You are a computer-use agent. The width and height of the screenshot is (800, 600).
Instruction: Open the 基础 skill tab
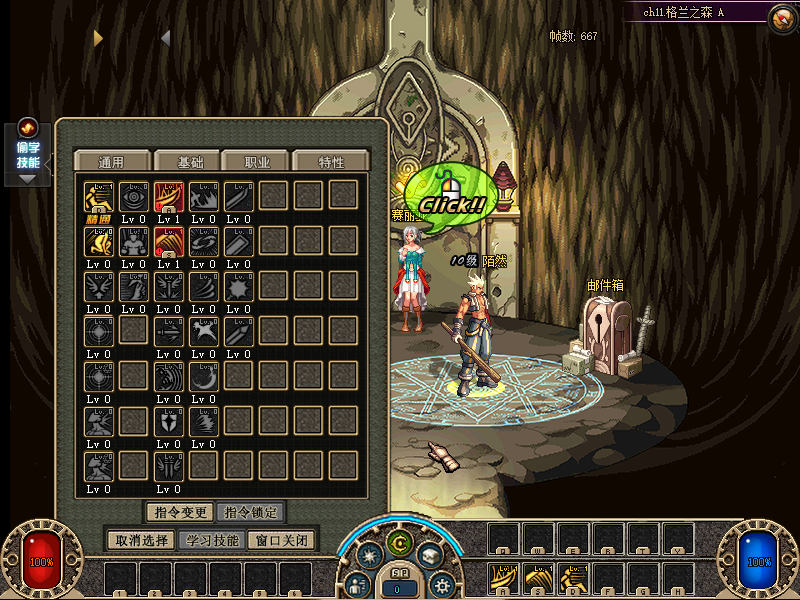[190, 162]
